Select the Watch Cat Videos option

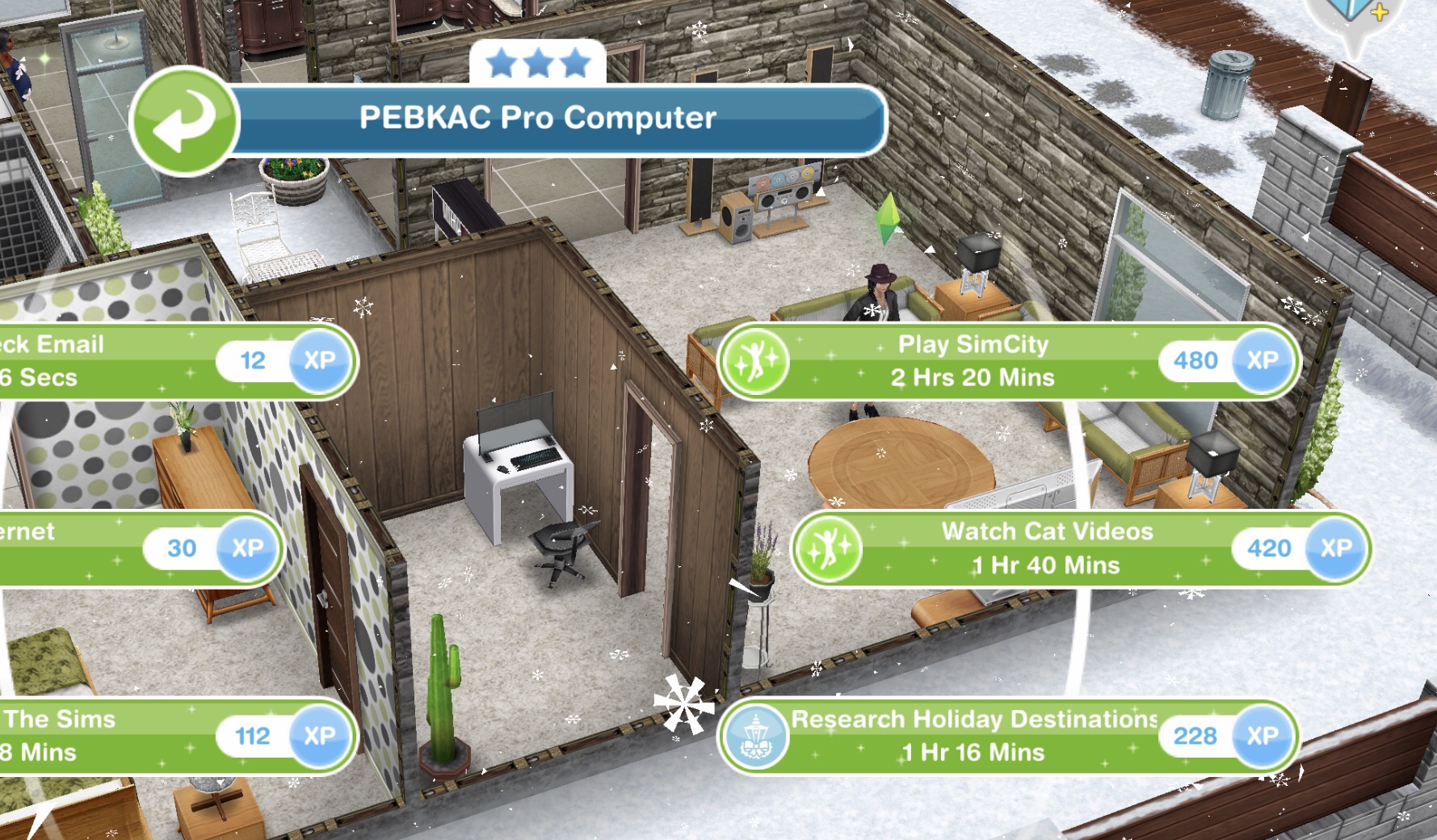click(1046, 548)
